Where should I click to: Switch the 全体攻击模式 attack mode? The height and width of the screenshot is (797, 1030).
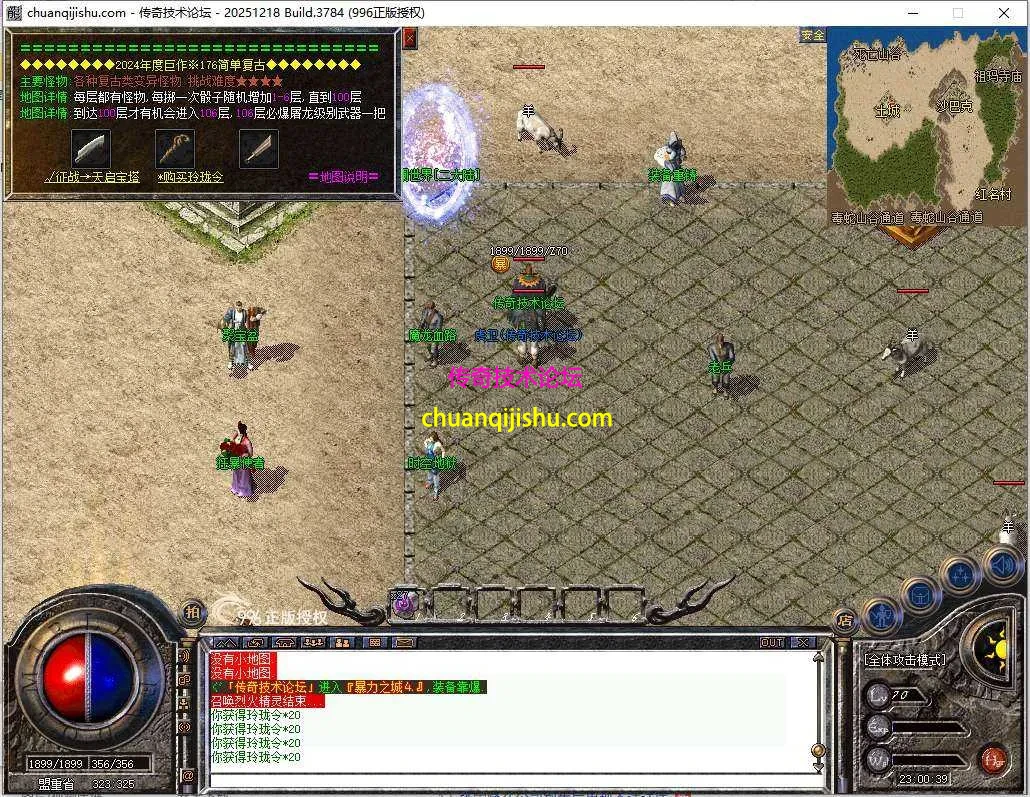tap(905, 661)
